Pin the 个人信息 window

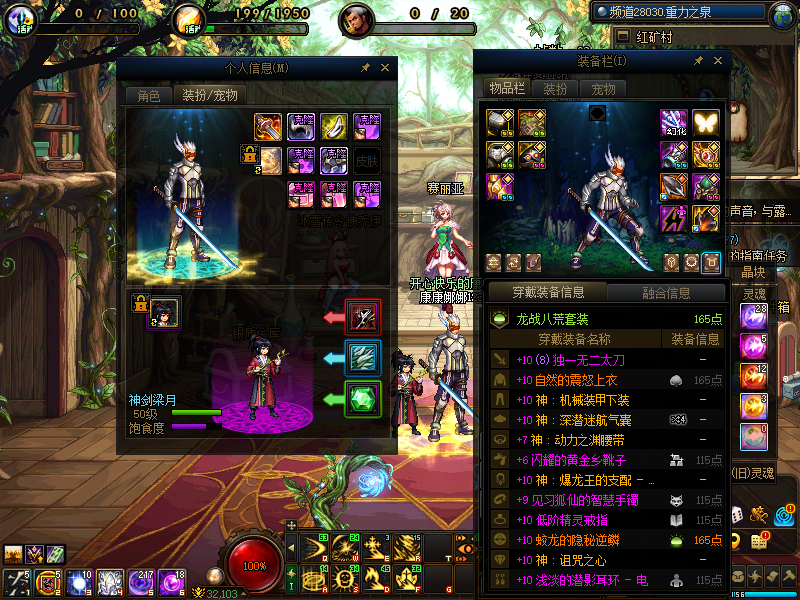tap(366, 68)
